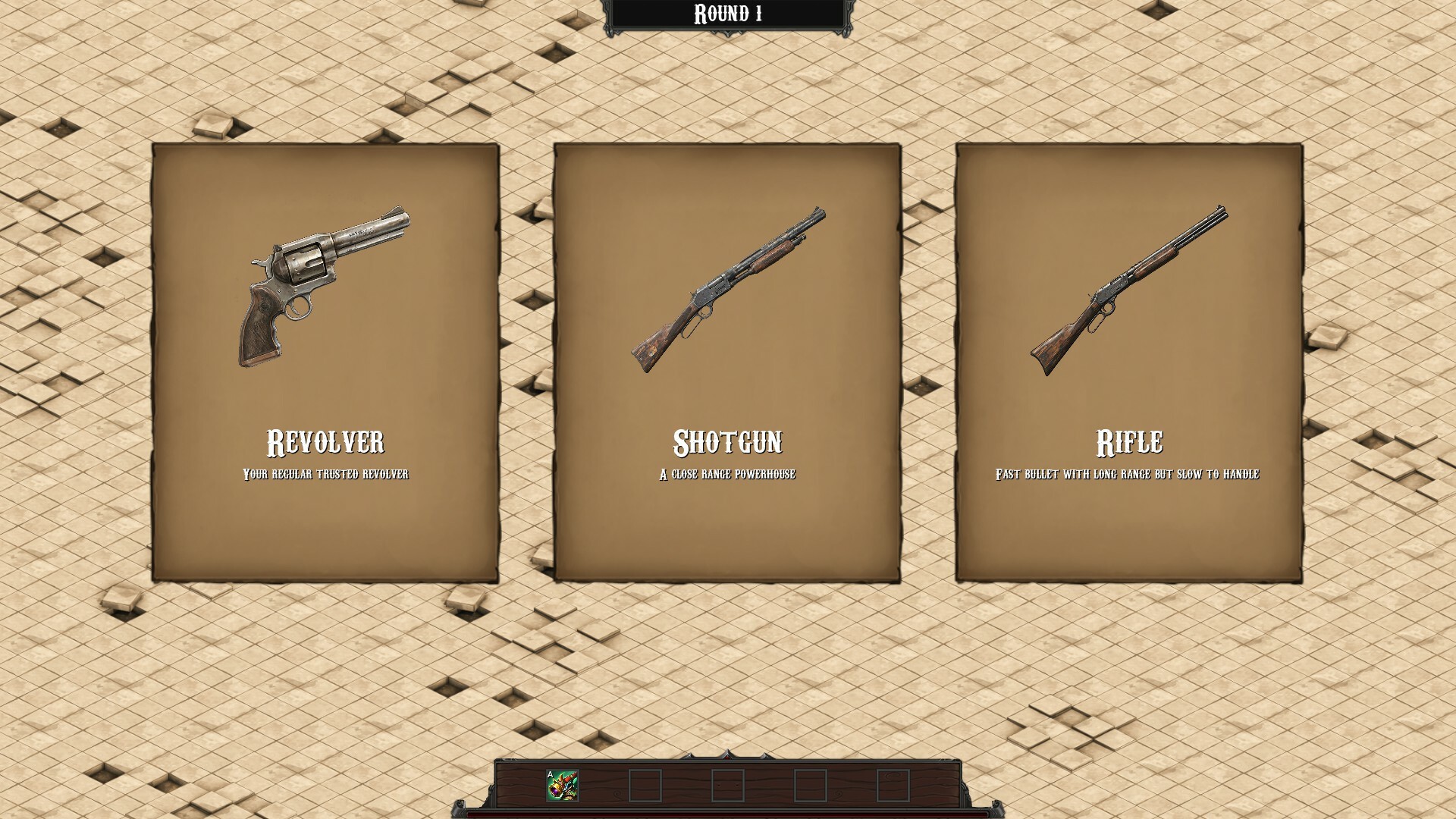Click the revolver description text

(326, 474)
